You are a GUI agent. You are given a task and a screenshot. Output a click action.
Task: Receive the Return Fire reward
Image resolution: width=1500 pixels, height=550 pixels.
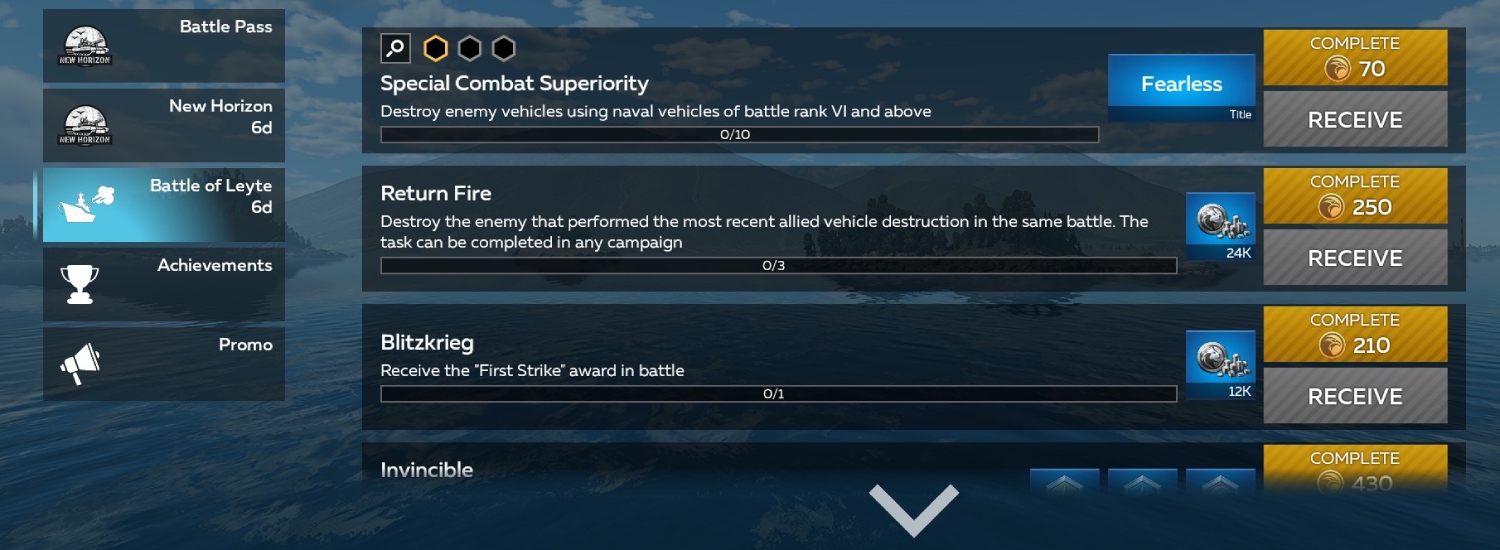click(x=1355, y=258)
